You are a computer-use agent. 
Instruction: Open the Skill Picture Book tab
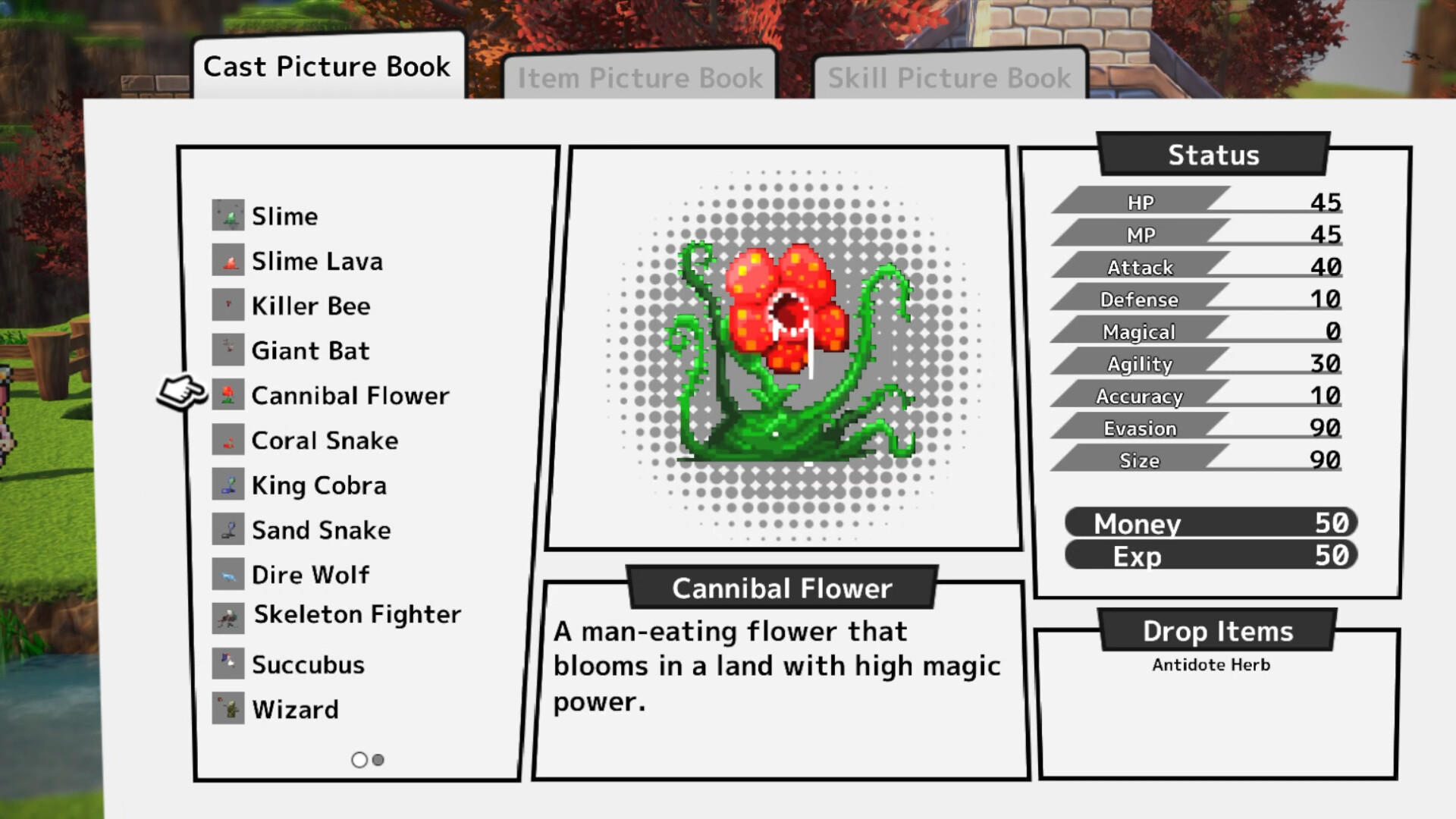click(949, 77)
